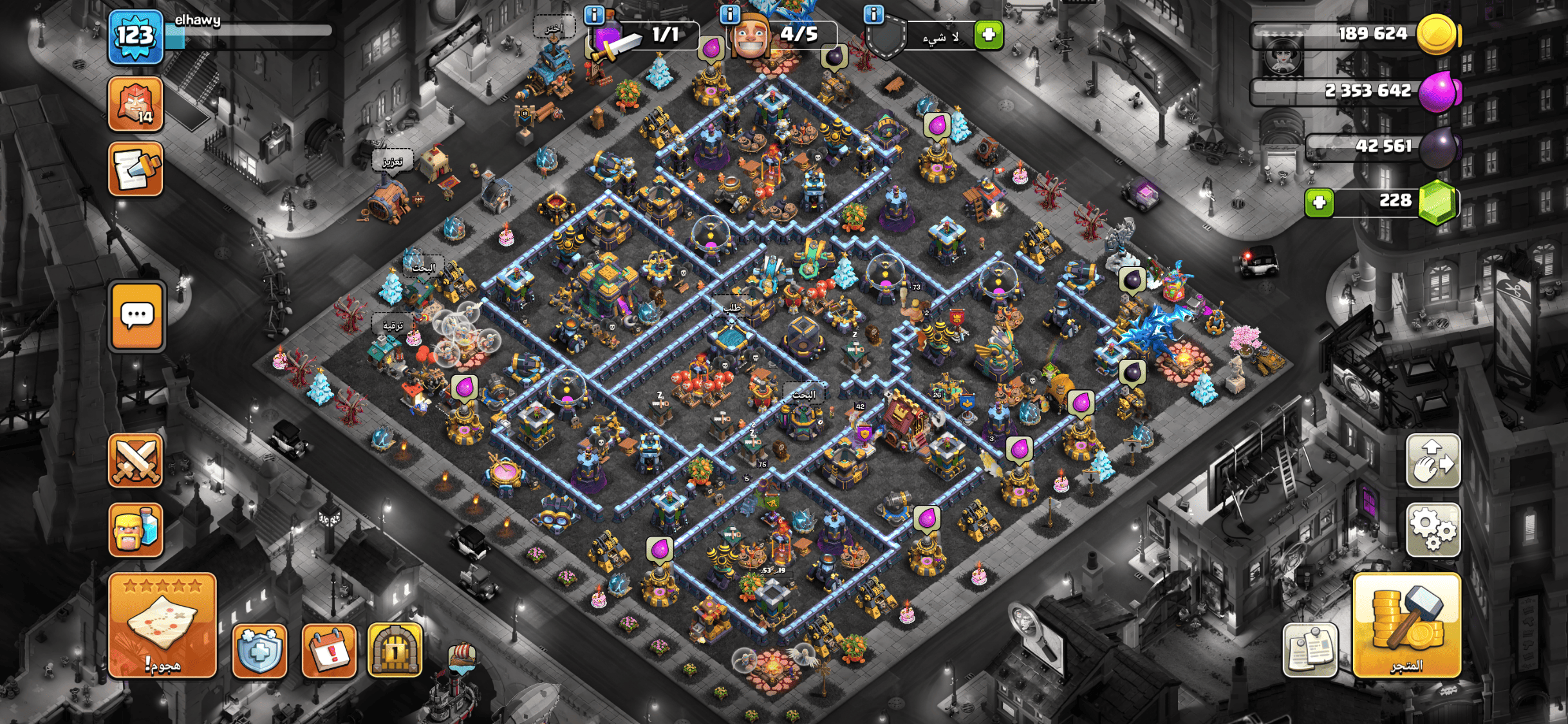Image resolution: width=1568 pixels, height=724 pixels.
Task: Show player profile from level 123 badge
Action: click(136, 37)
